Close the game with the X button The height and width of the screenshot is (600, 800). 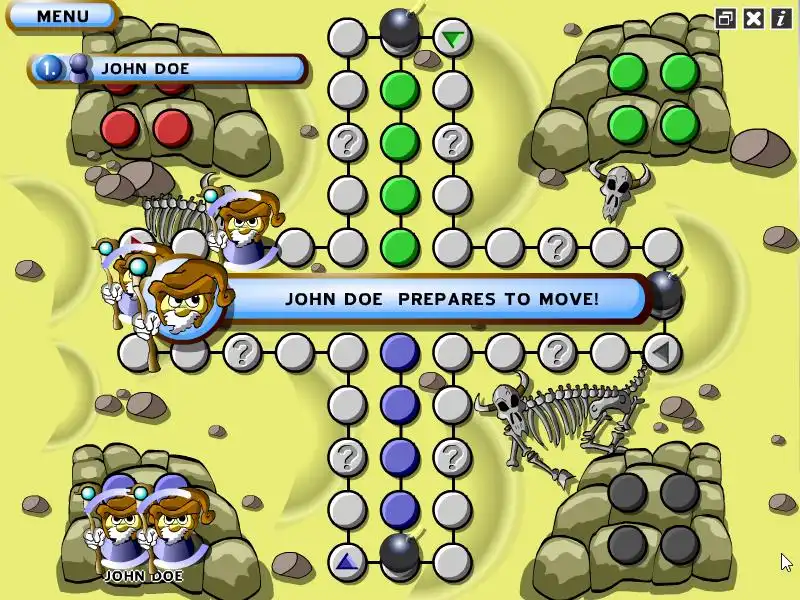pos(754,18)
